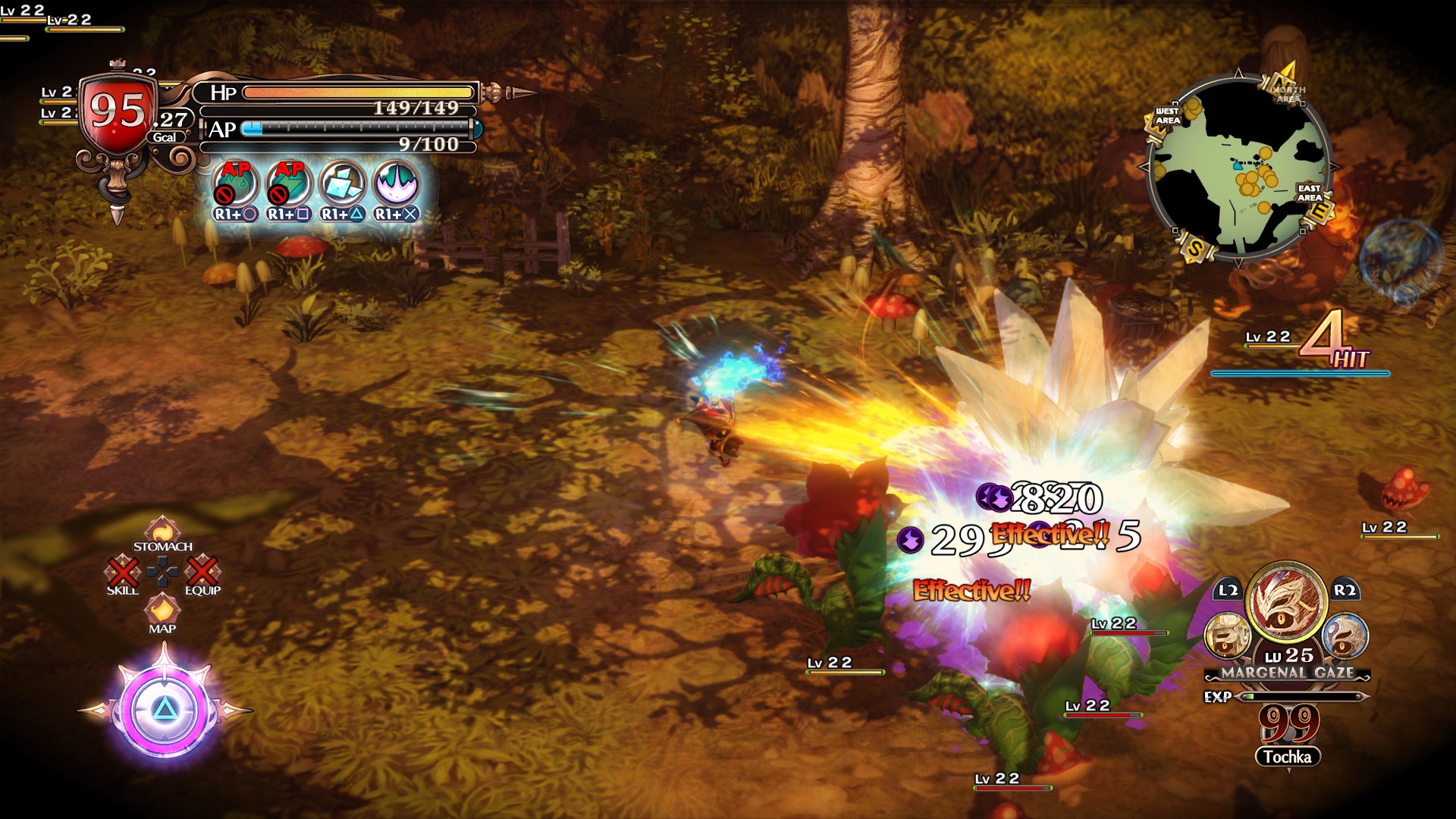Activate the glowing purple triangle orb
Image resolution: width=1456 pixels, height=819 pixels.
[164, 711]
